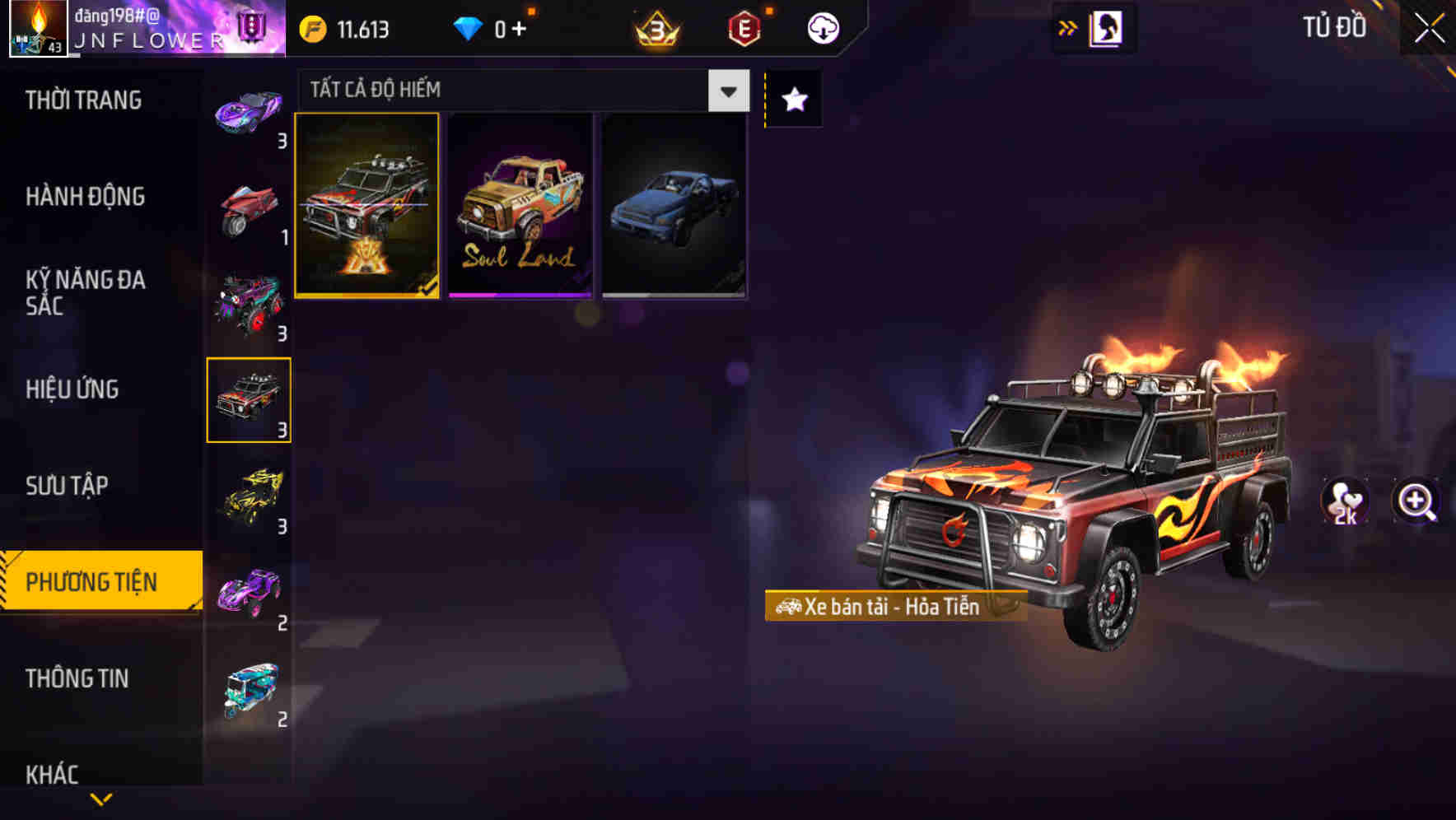Click the rank badge icon in top bar
Viewport: 1456px width, 820px height.
[655, 29]
